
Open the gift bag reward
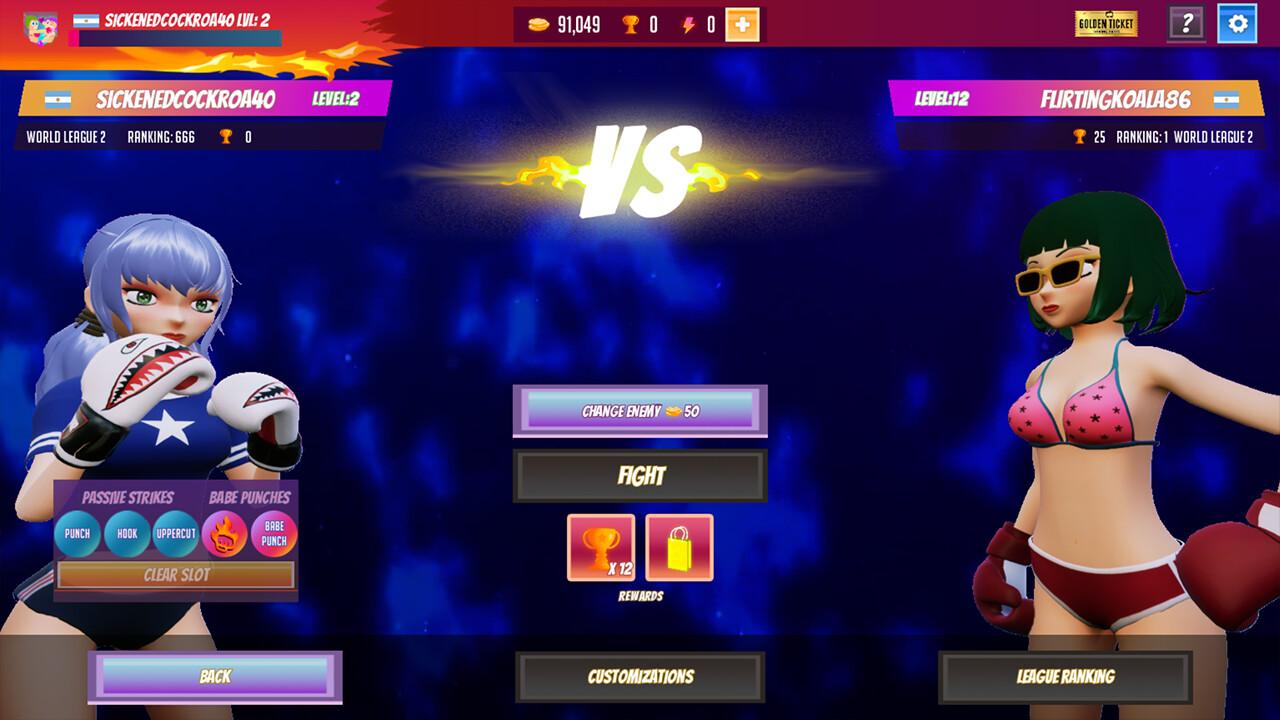pos(678,545)
